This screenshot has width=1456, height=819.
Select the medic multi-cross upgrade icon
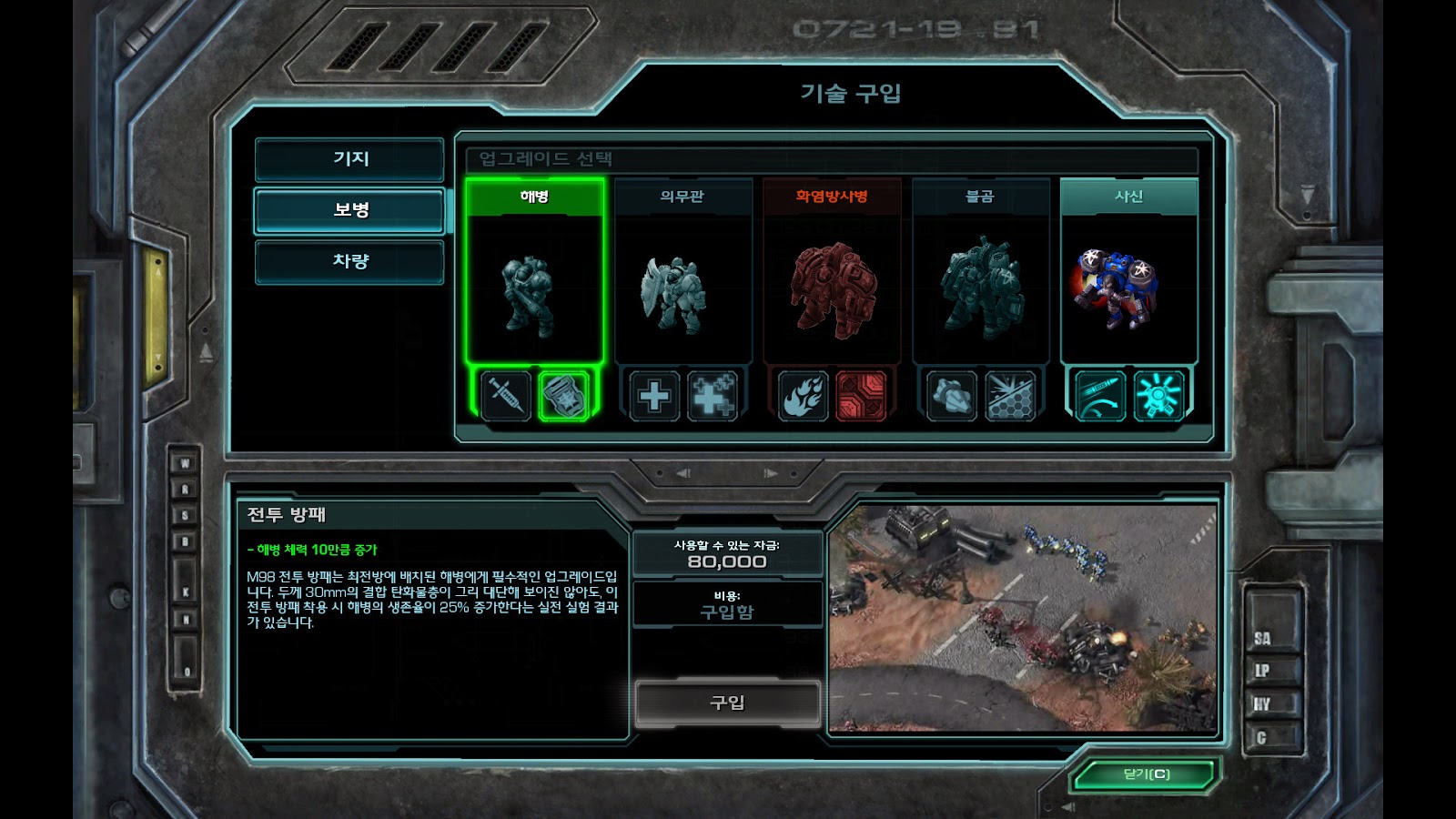713,396
